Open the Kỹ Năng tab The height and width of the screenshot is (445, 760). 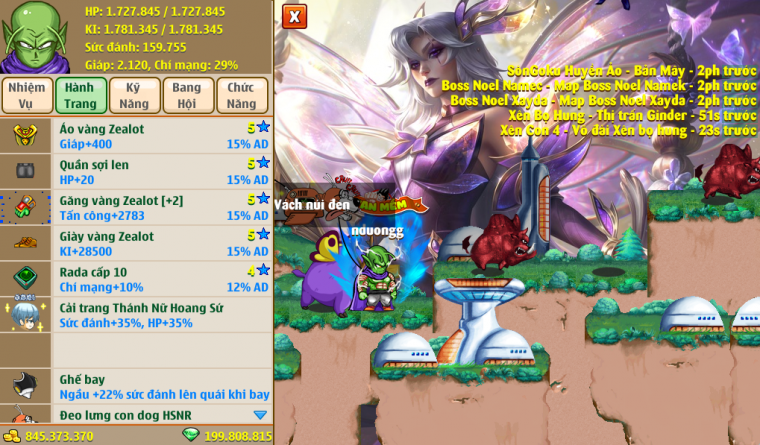point(134,95)
